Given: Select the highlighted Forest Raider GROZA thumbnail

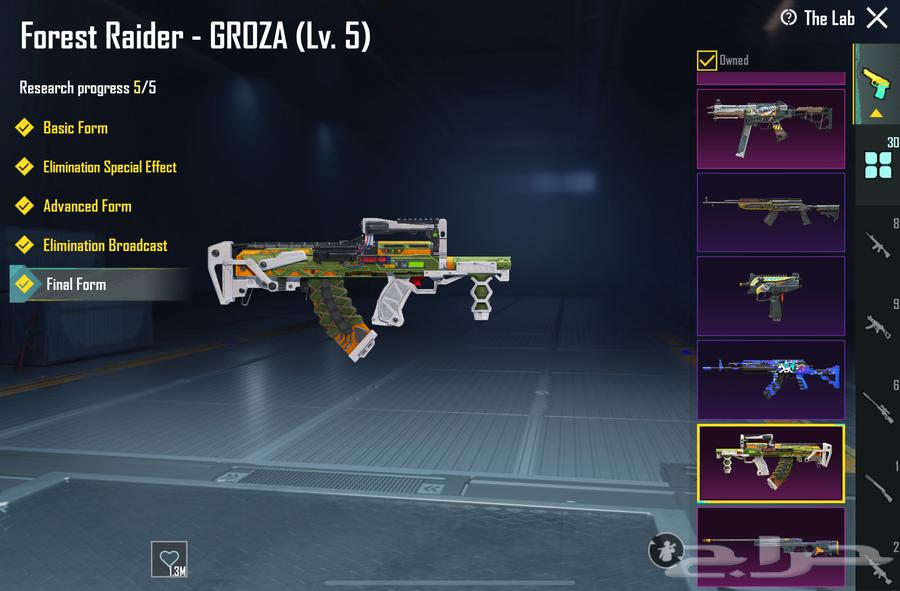Looking at the screenshot, I should tap(770, 463).
